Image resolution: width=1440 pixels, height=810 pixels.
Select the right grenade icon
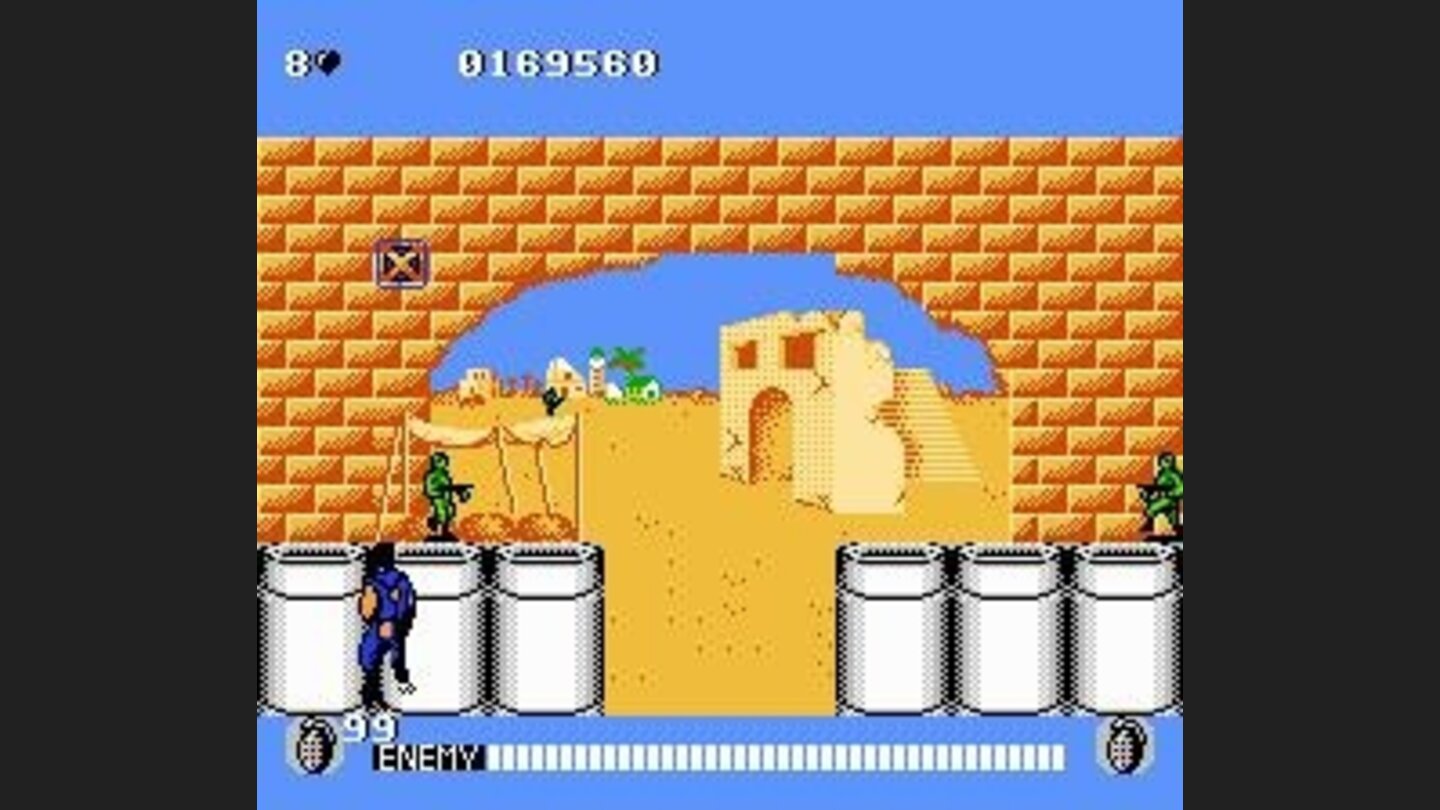[1128, 745]
